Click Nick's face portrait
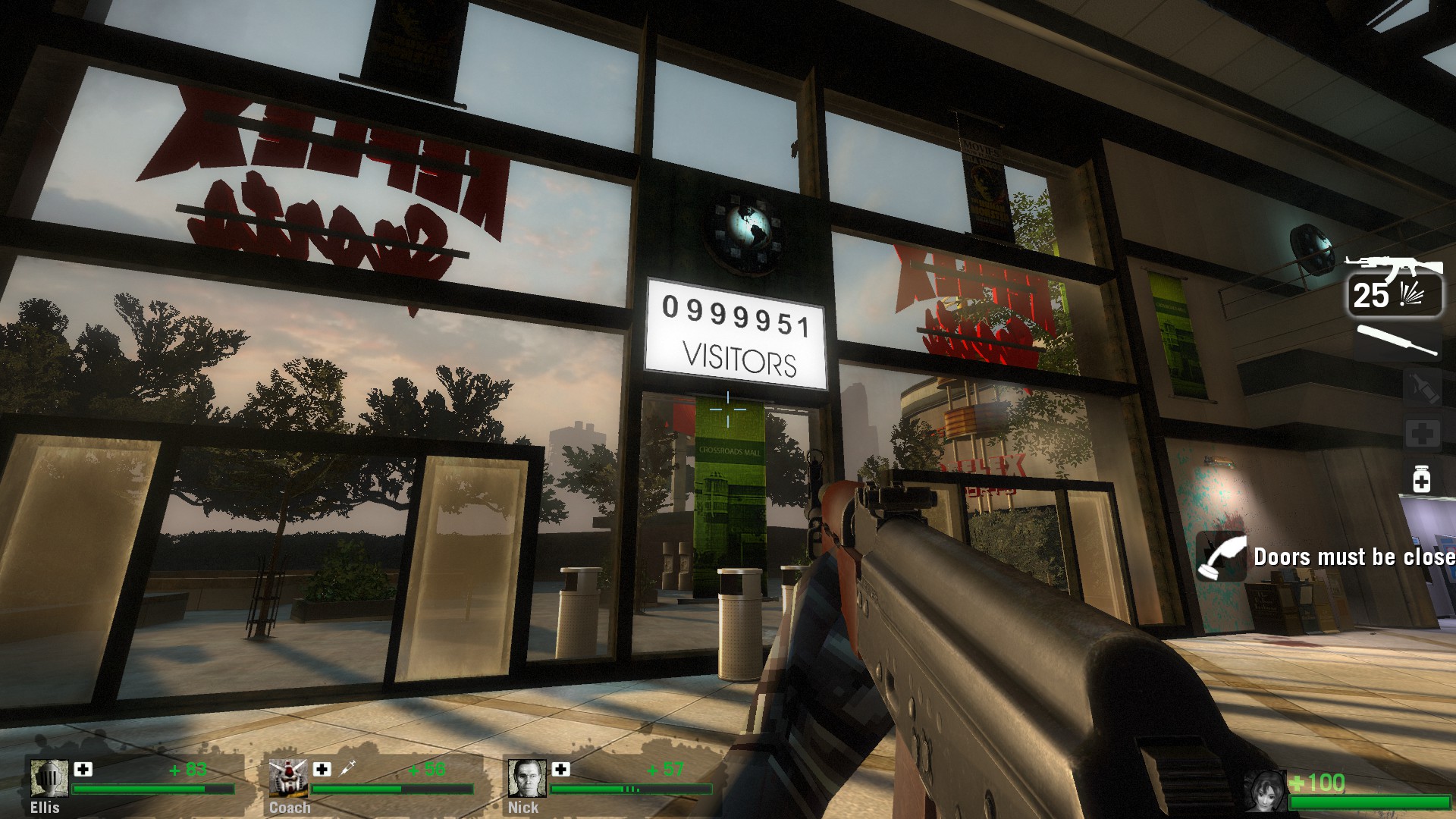The height and width of the screenshot is (819, 1456). coord(526,778)
